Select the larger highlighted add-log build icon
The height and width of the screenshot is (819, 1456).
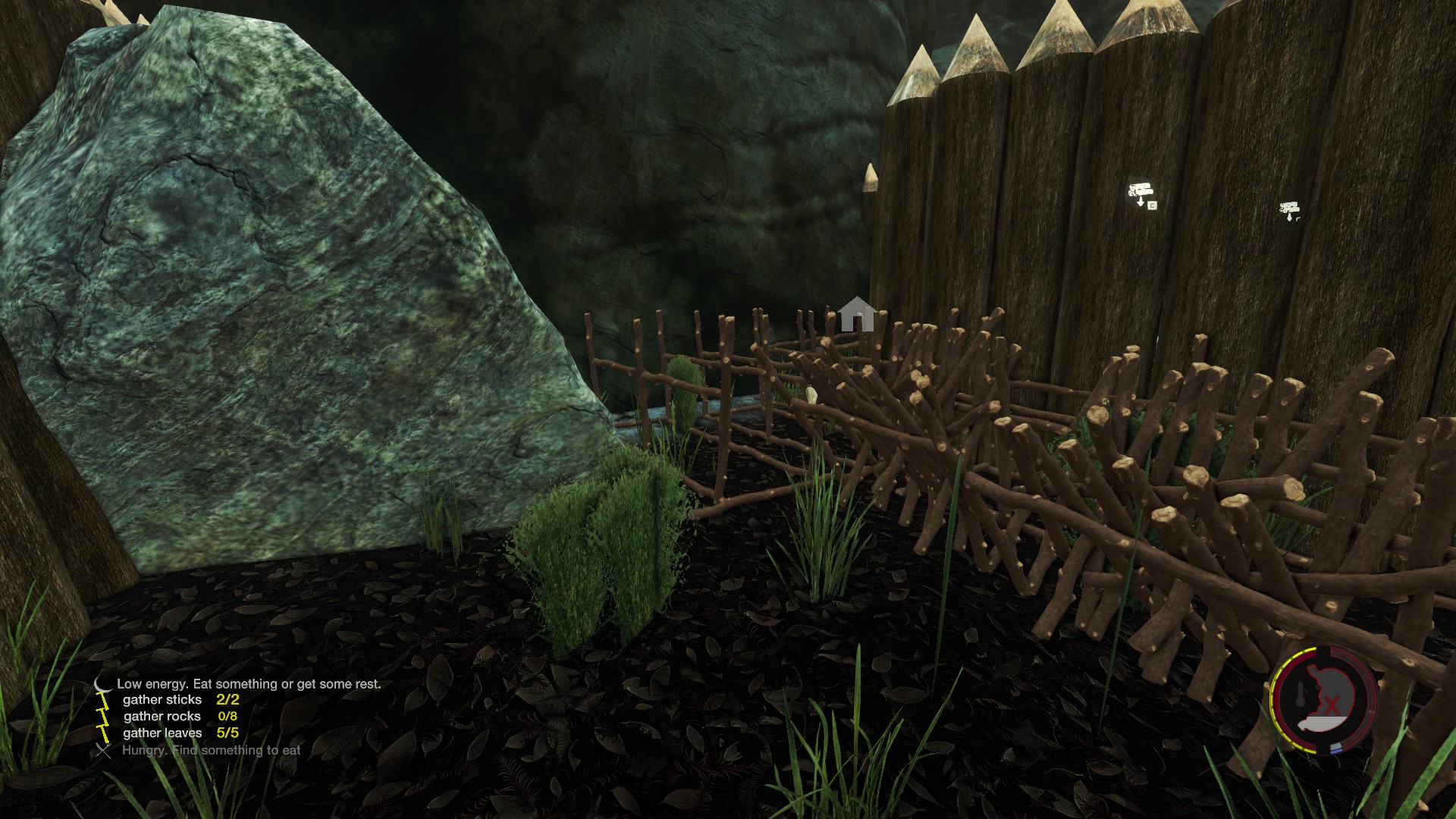coord(1141,193)
